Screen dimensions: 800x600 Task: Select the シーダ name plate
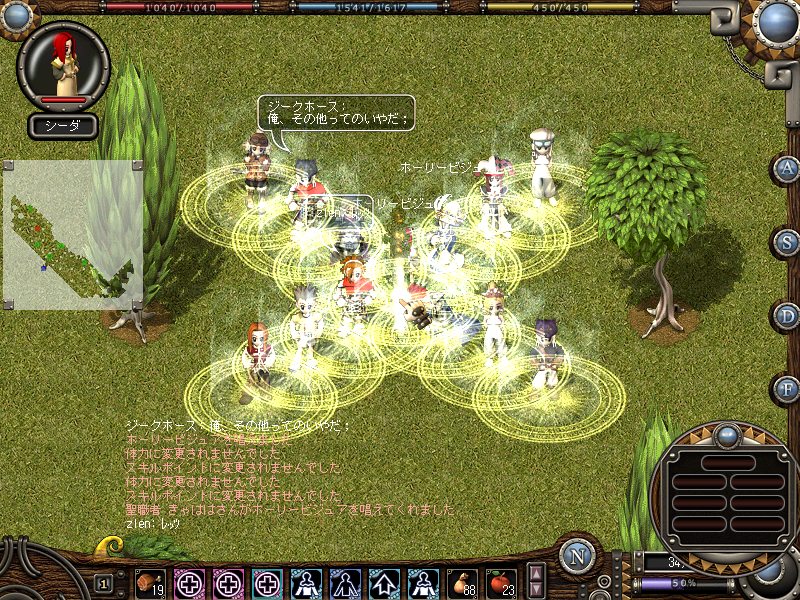click(63, 126)
